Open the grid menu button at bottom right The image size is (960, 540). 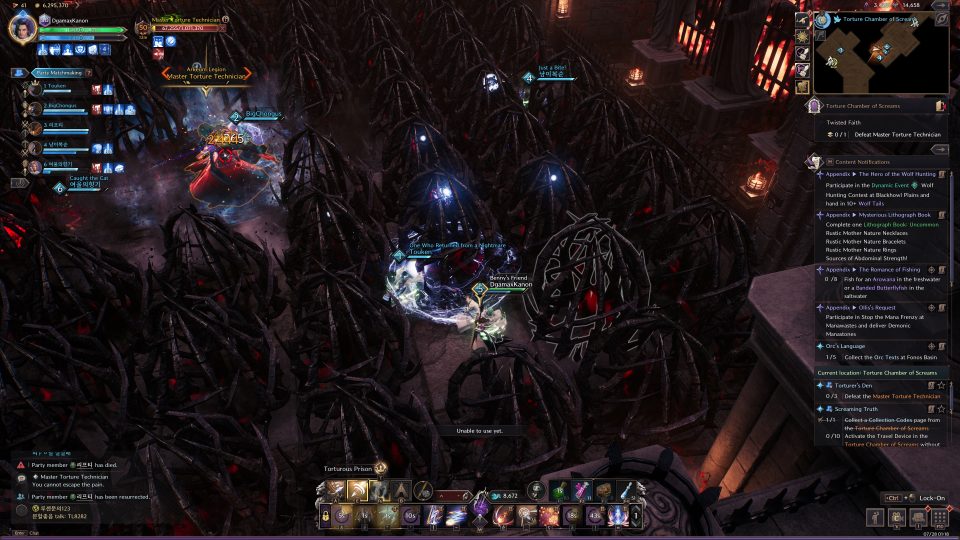[939, 516]
